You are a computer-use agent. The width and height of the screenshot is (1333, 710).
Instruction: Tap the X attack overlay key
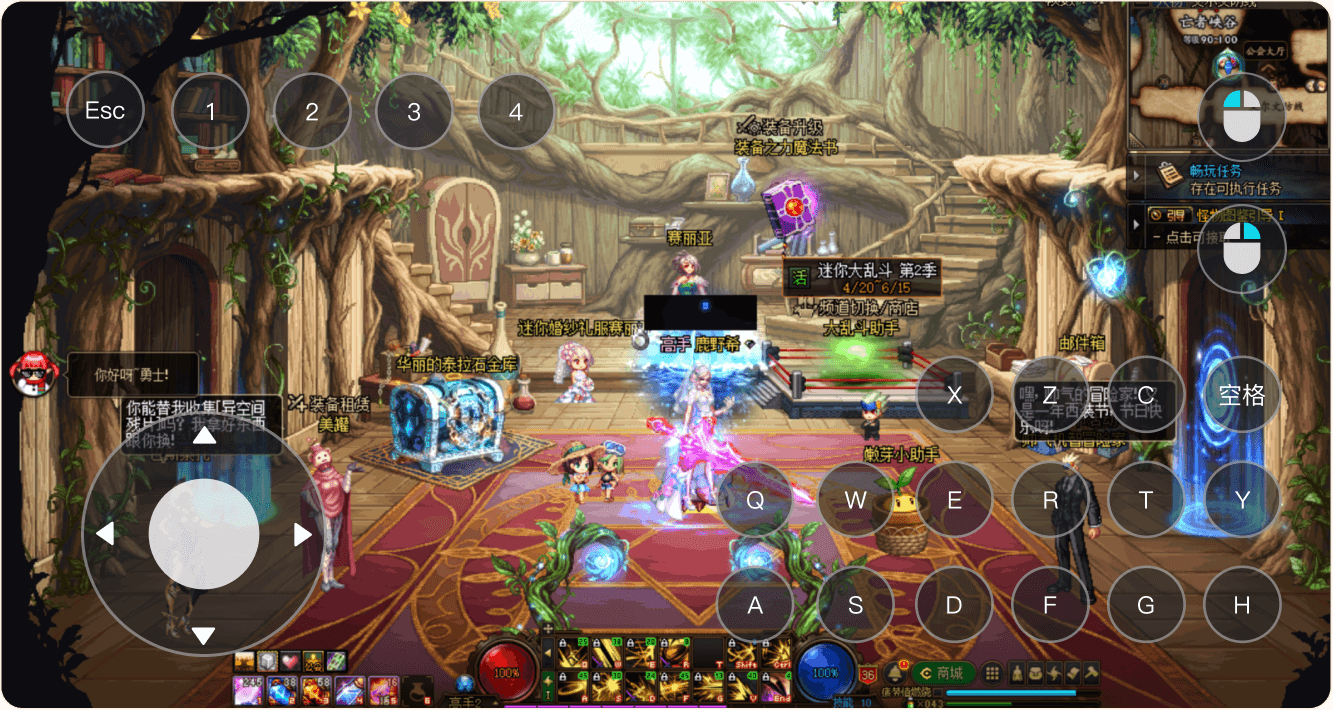pos(954,394)
